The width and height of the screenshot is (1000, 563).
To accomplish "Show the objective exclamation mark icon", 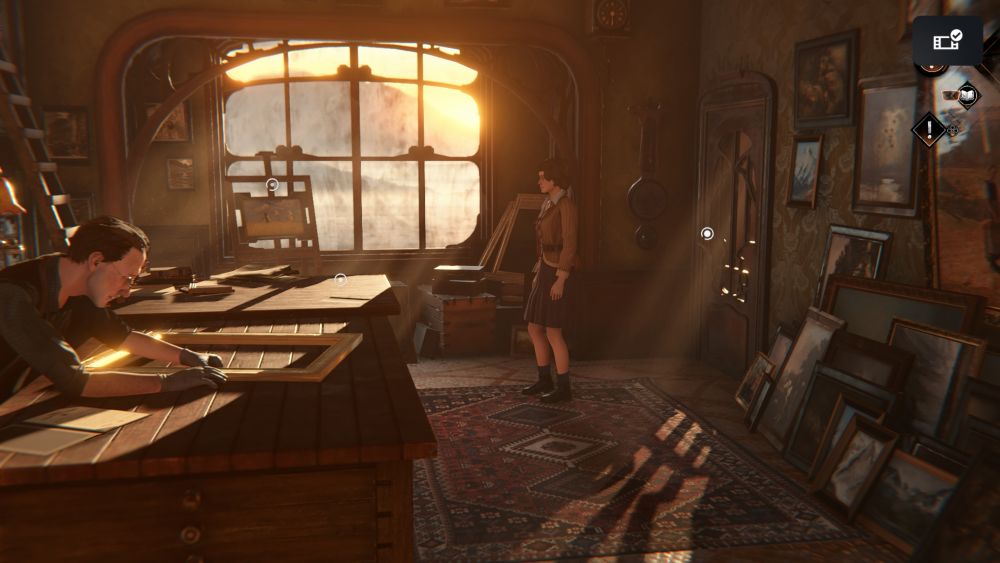I will [929, 128].
